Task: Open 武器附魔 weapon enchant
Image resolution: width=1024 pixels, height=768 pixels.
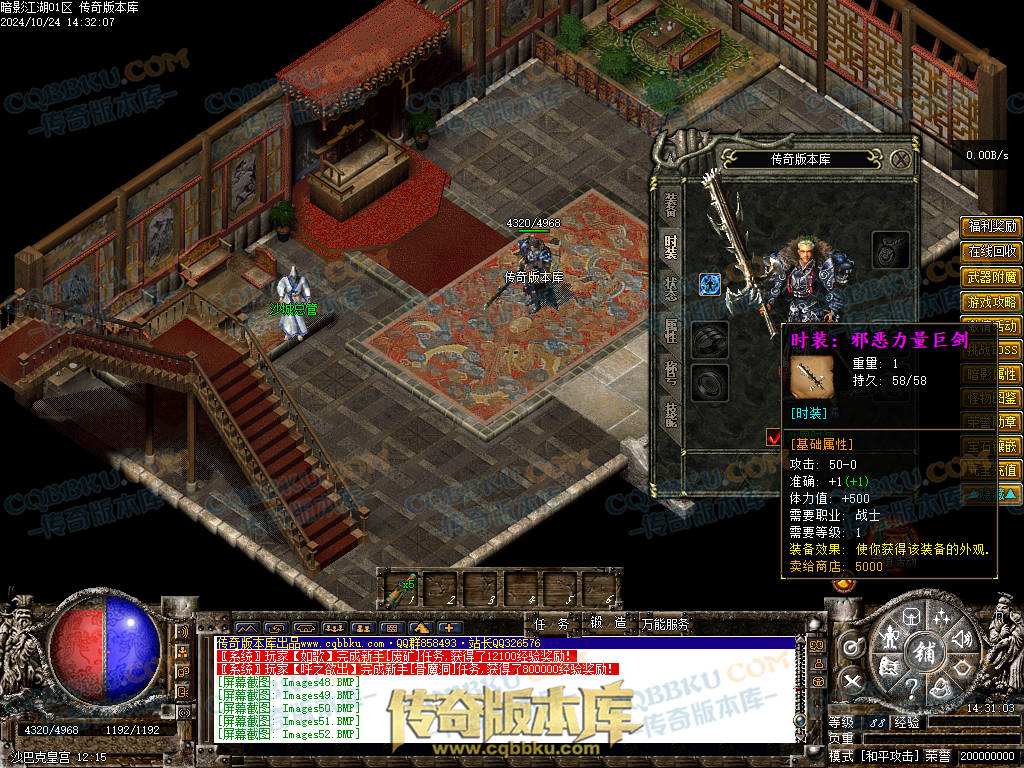Action: [991, 277]
